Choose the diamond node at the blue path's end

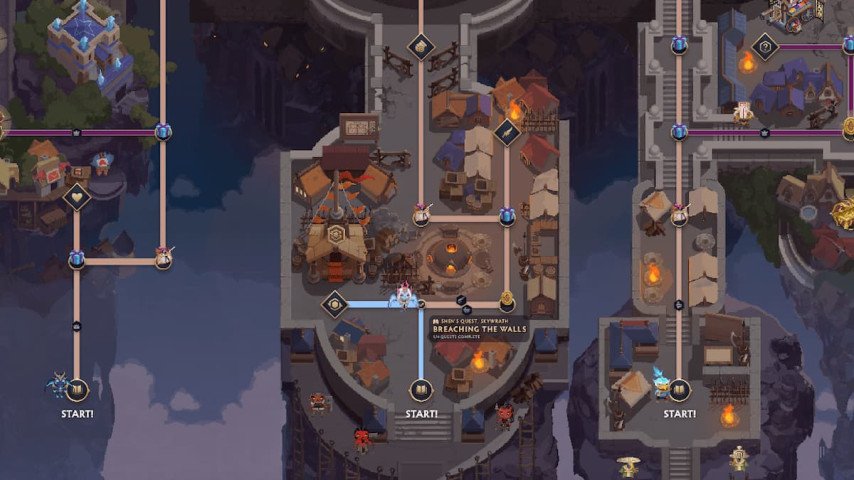334,304
